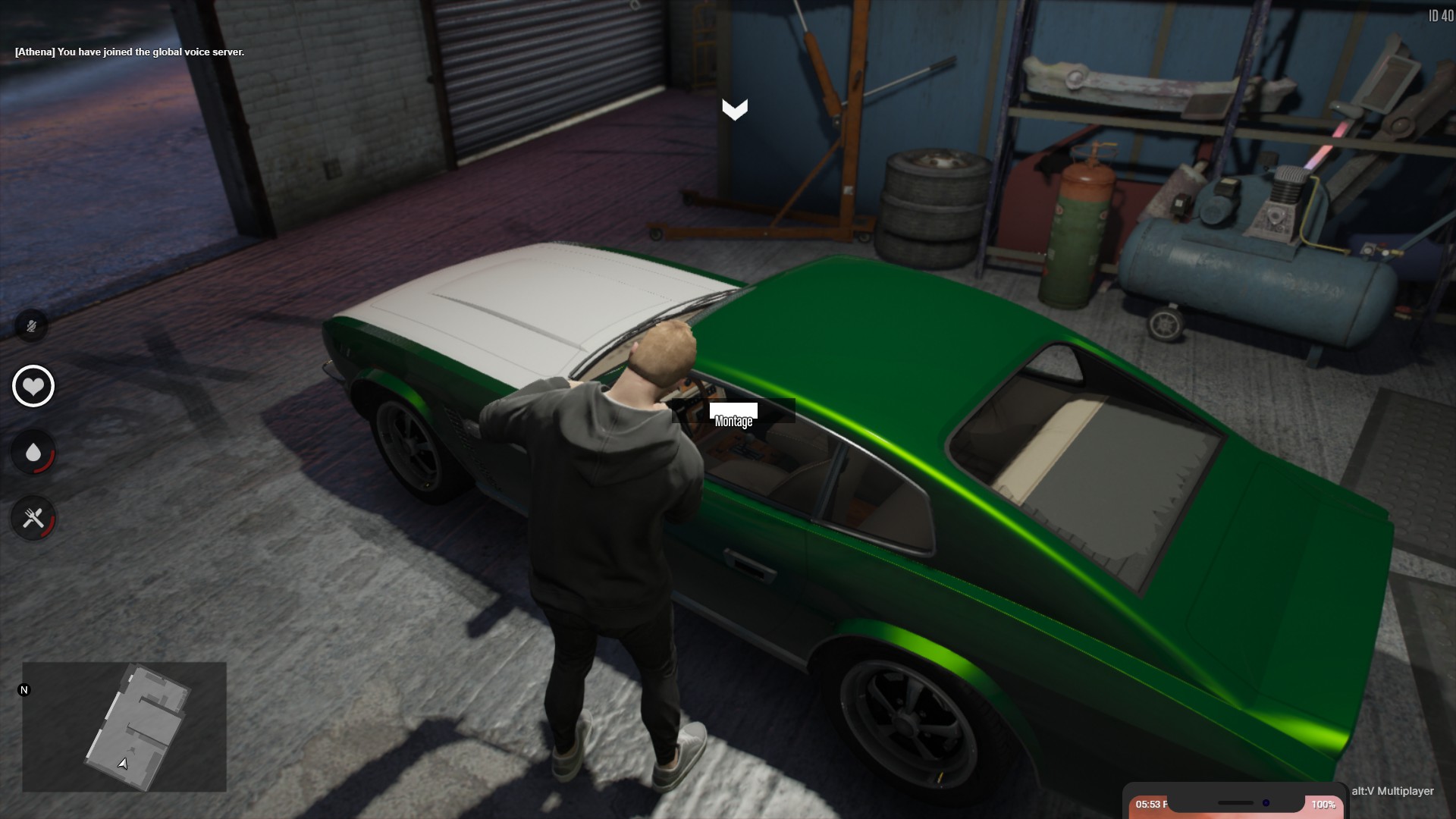Select the Montage interaction label

733,421
